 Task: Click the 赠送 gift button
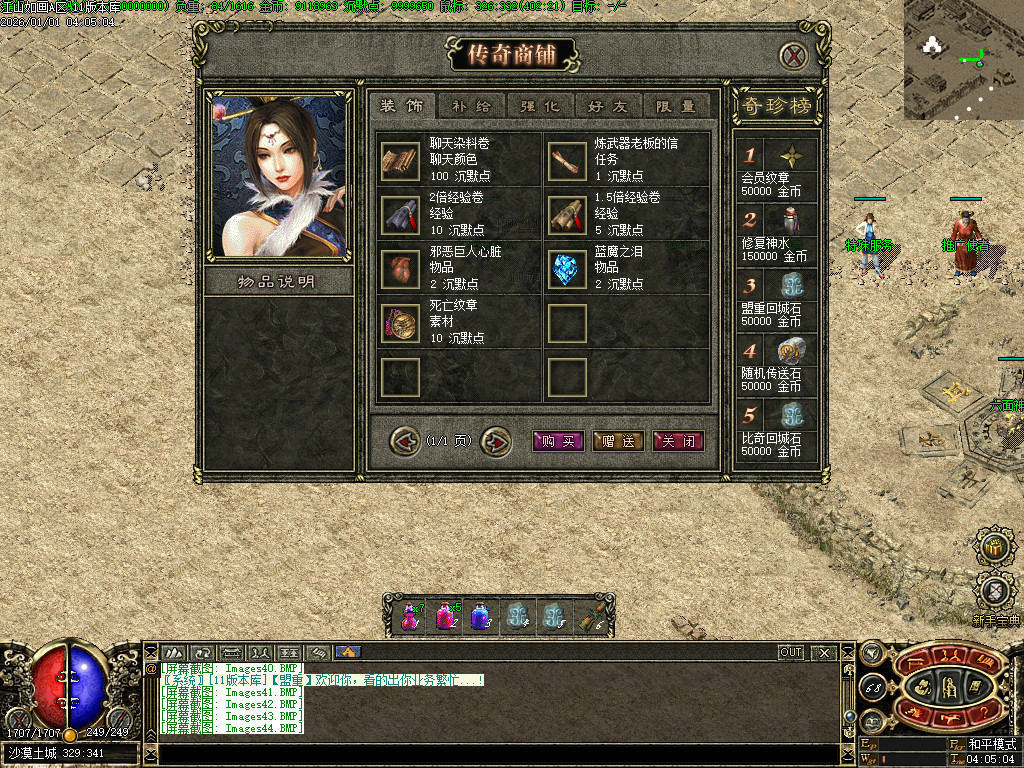tap(617, 441)
